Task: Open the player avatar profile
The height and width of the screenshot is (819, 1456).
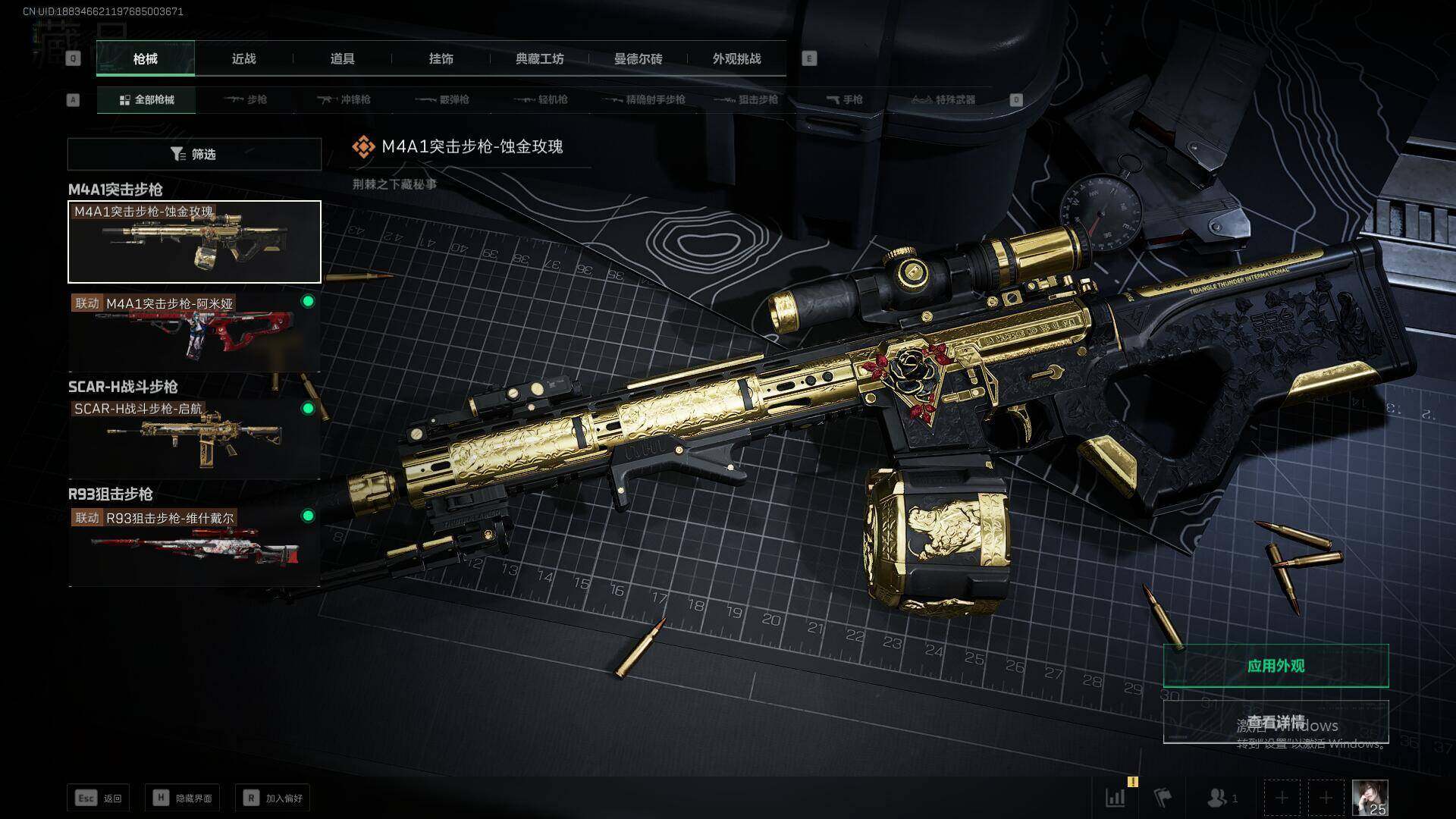Action: point(1370,798)
